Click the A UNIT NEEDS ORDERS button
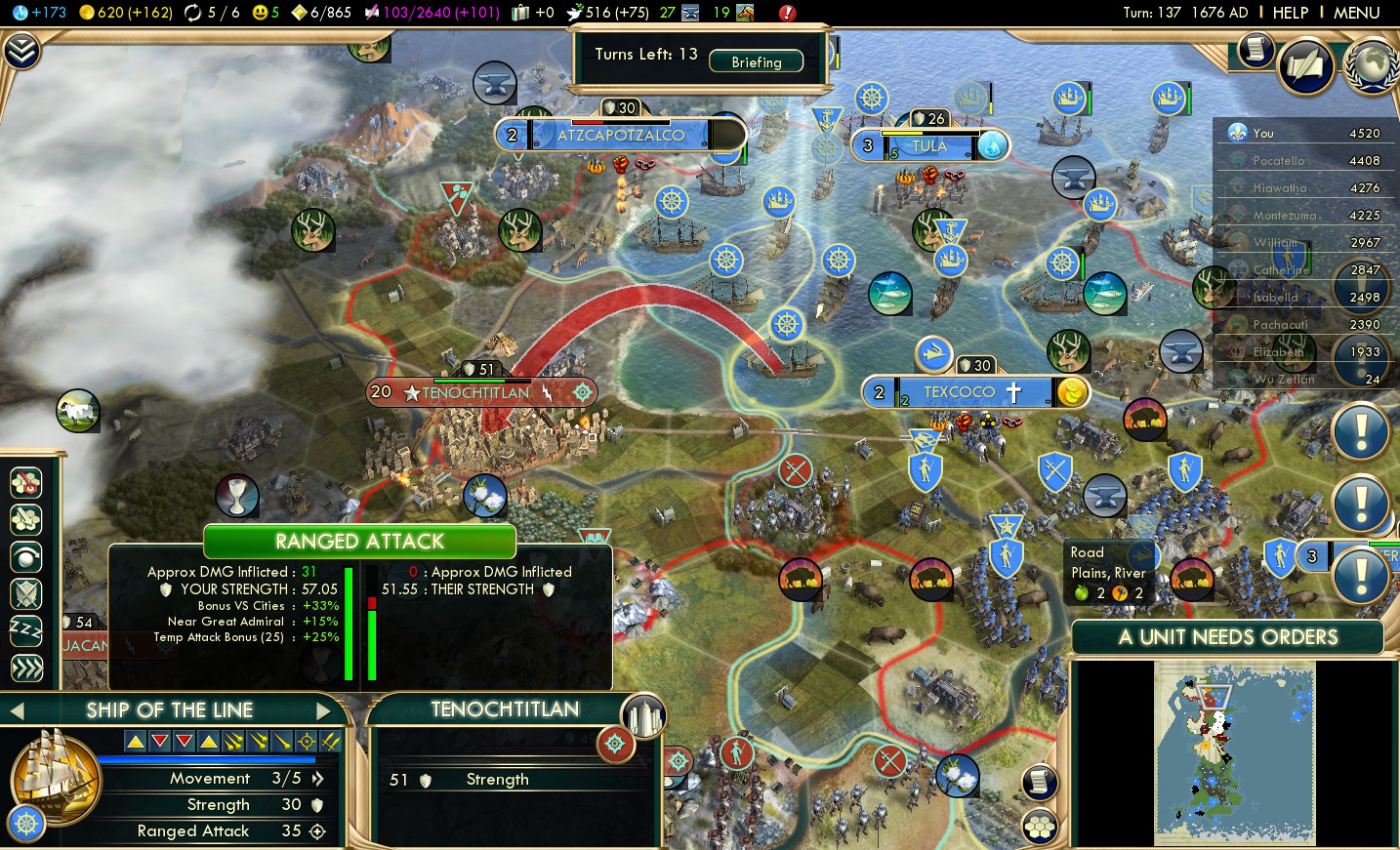The height and width of the screenshot is (850, 1400). point(1227,637)
